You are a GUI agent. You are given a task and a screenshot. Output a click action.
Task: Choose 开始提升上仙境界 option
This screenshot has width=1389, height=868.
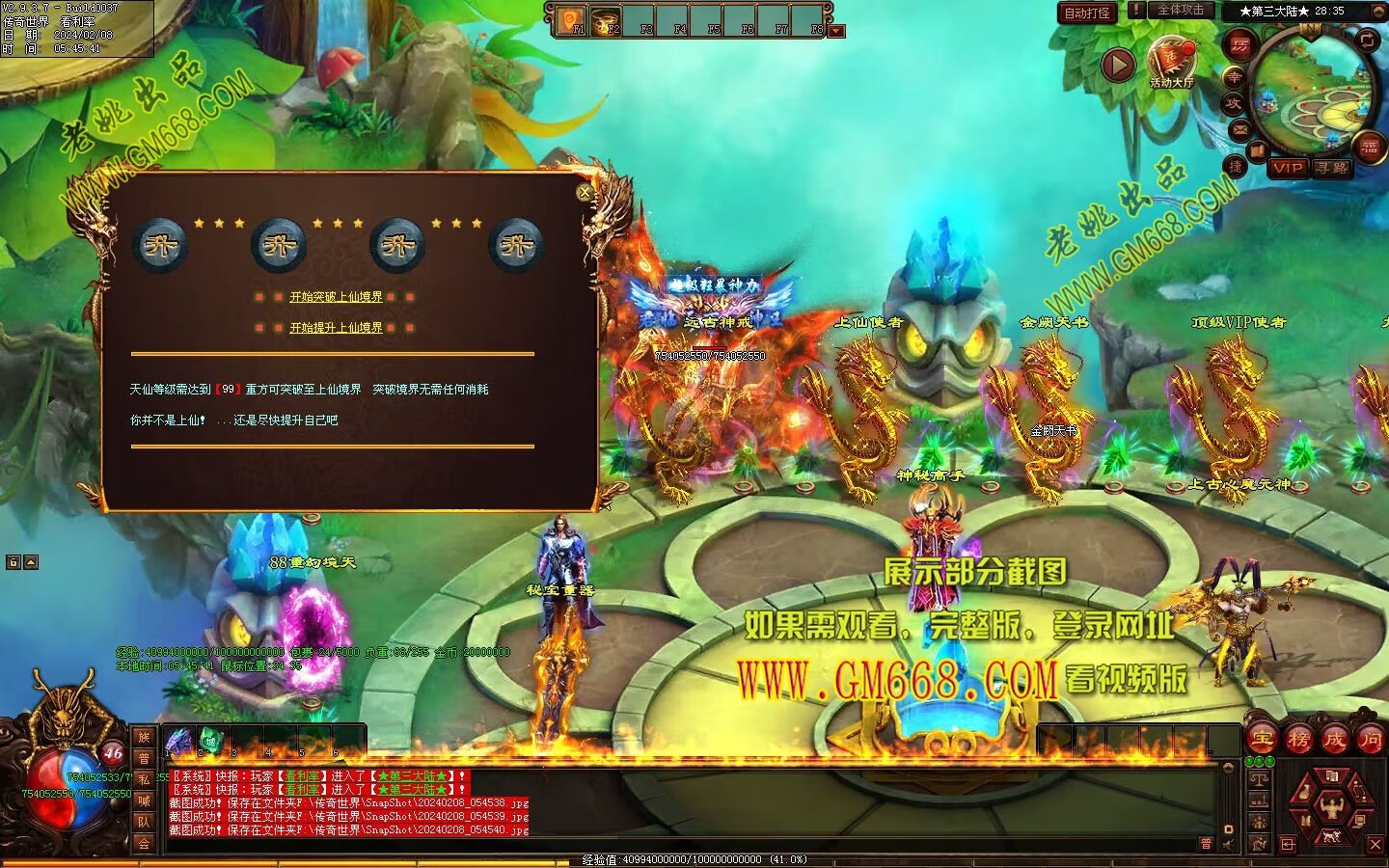click(336, 328)
